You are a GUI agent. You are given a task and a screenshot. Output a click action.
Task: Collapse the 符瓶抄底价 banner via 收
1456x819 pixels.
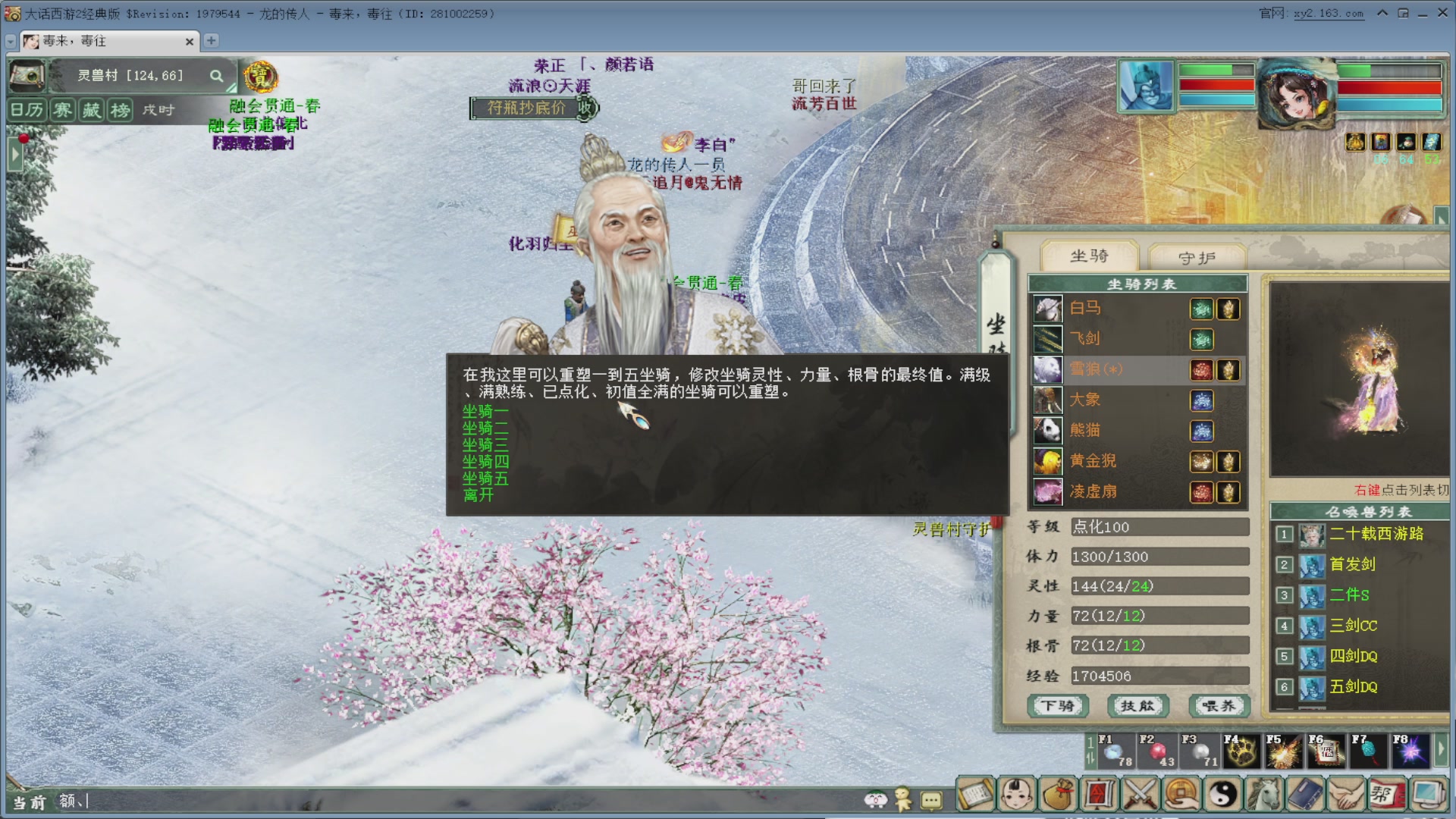(584, 108)
